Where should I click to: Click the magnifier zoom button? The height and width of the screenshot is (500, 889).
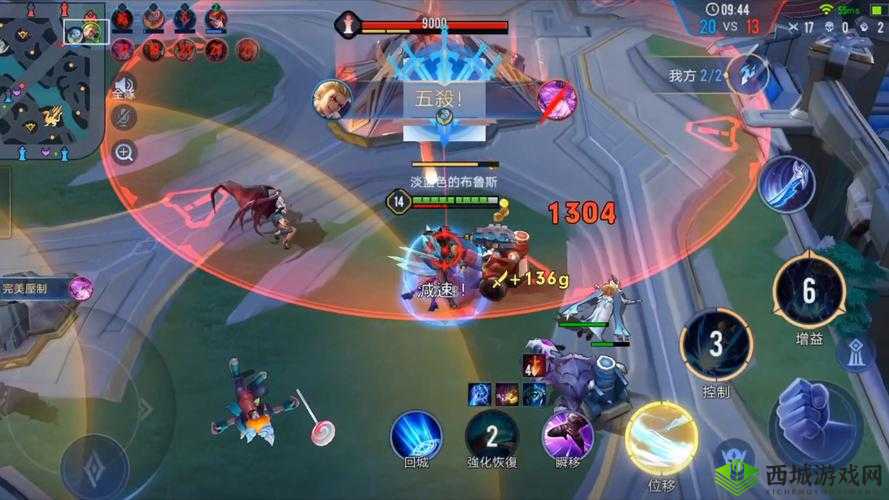pyautogui.click(x=125, y=153)
